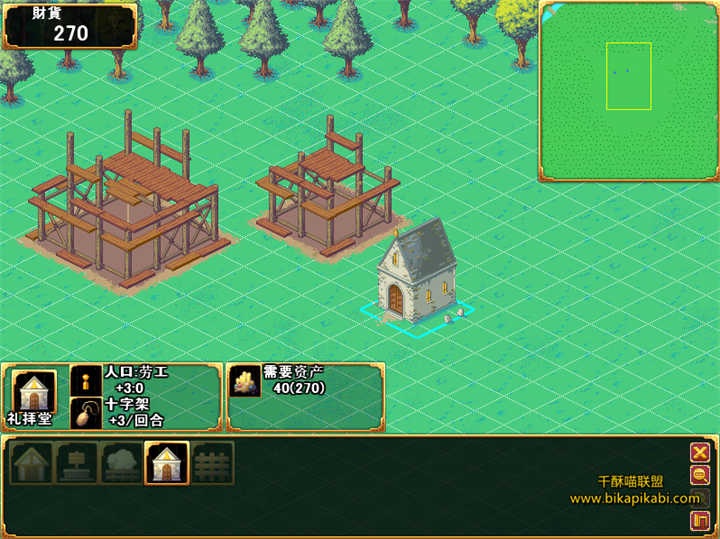Select the wooden house build icon
The image size is (720, 539).
[x=33, y=462]
